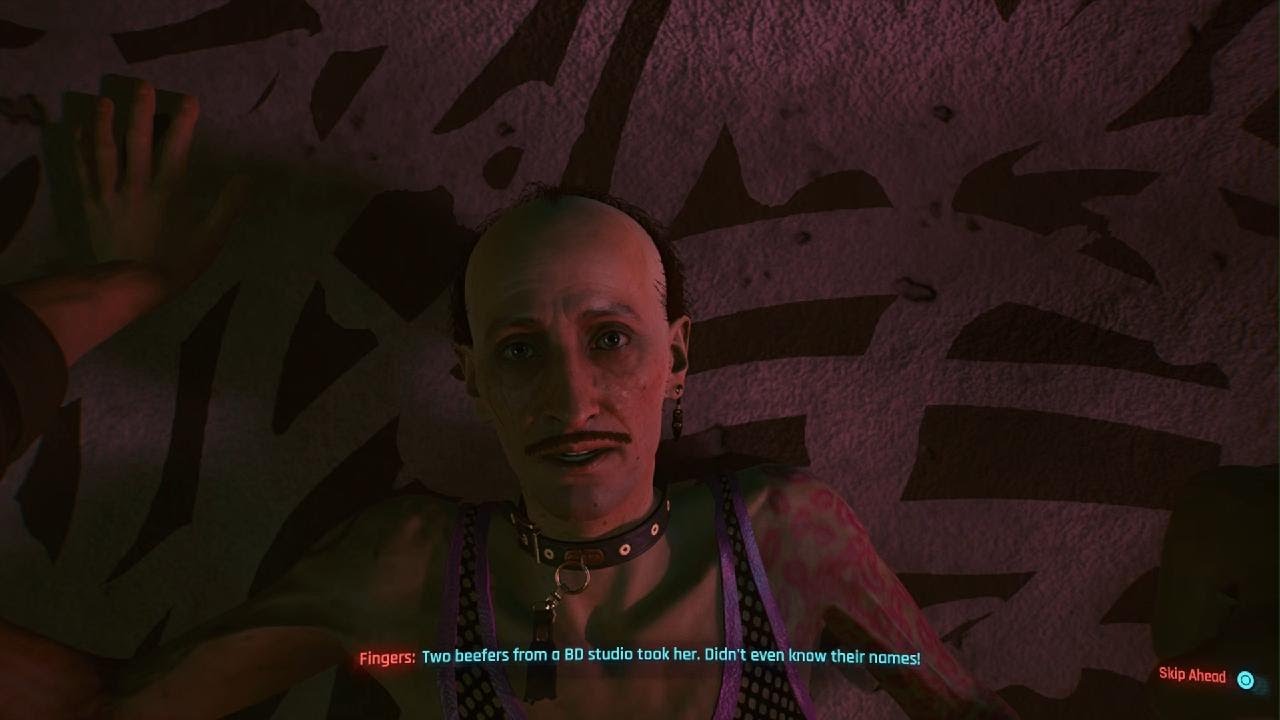Click the circular Skip Ahead controller icon
This screenshot has height=720, width=1280.
(x=1244, y=677)
